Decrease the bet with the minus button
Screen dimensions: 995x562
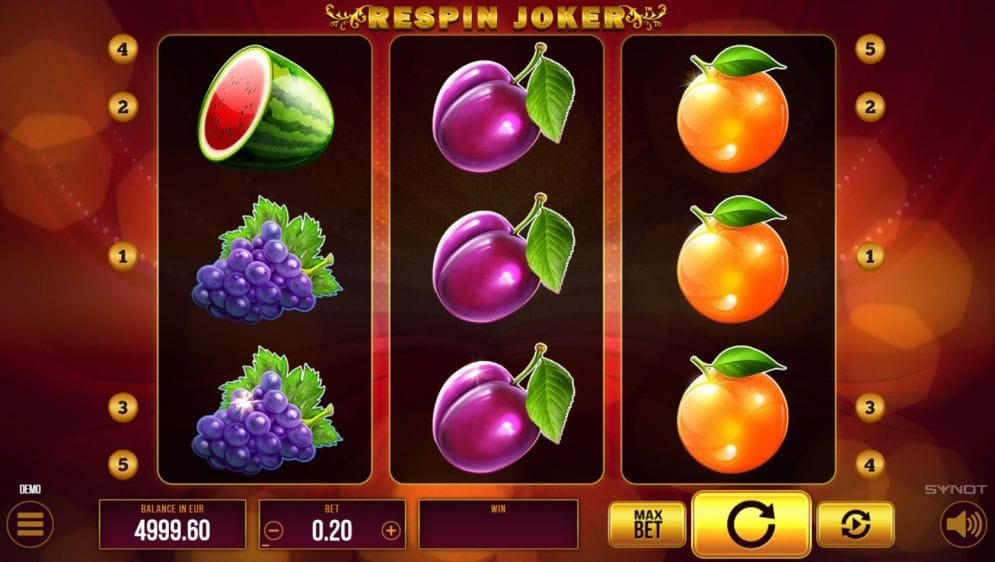click(x=274, y=531)
